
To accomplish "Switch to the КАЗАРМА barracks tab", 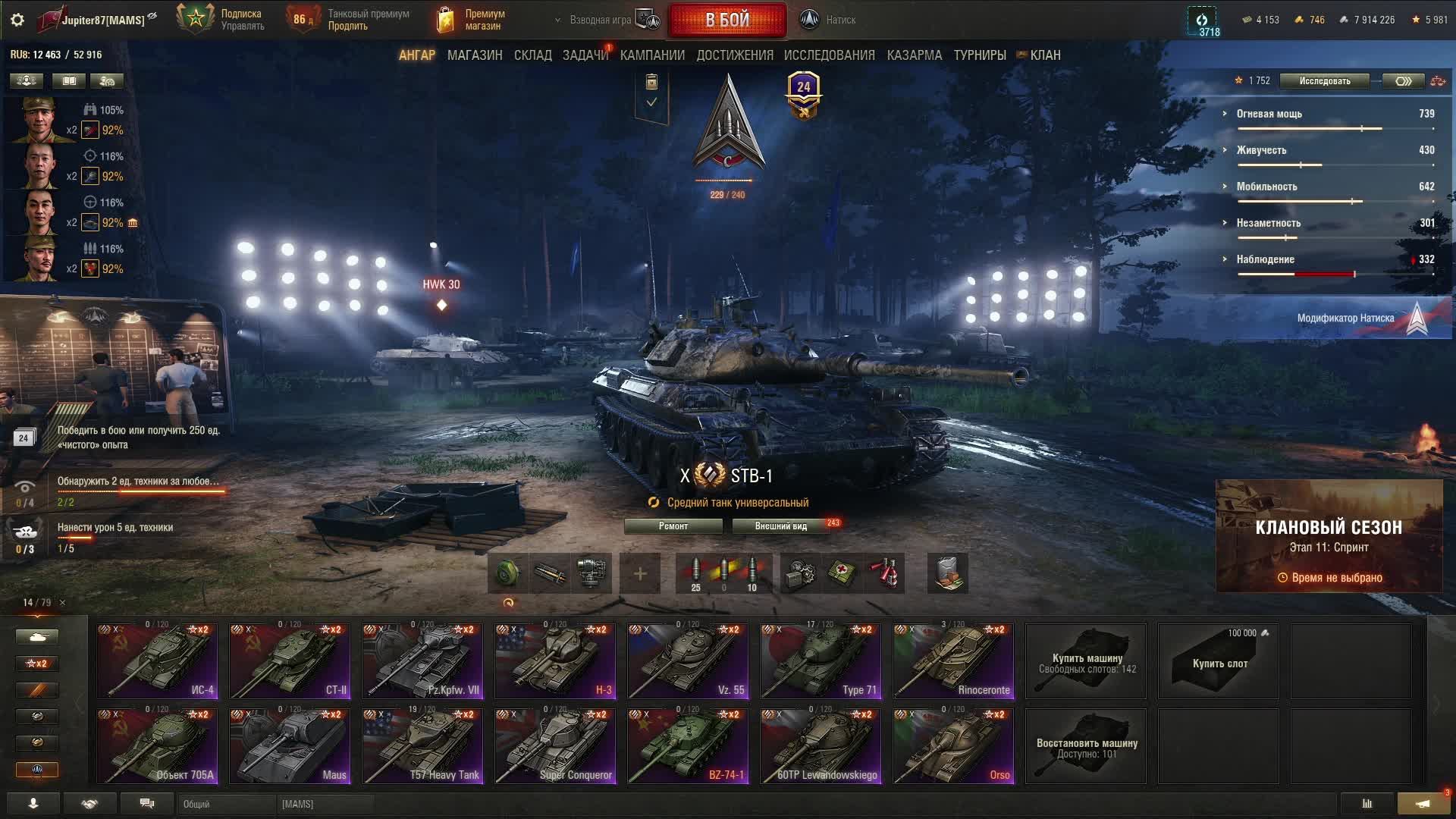I will coord(914,55).
